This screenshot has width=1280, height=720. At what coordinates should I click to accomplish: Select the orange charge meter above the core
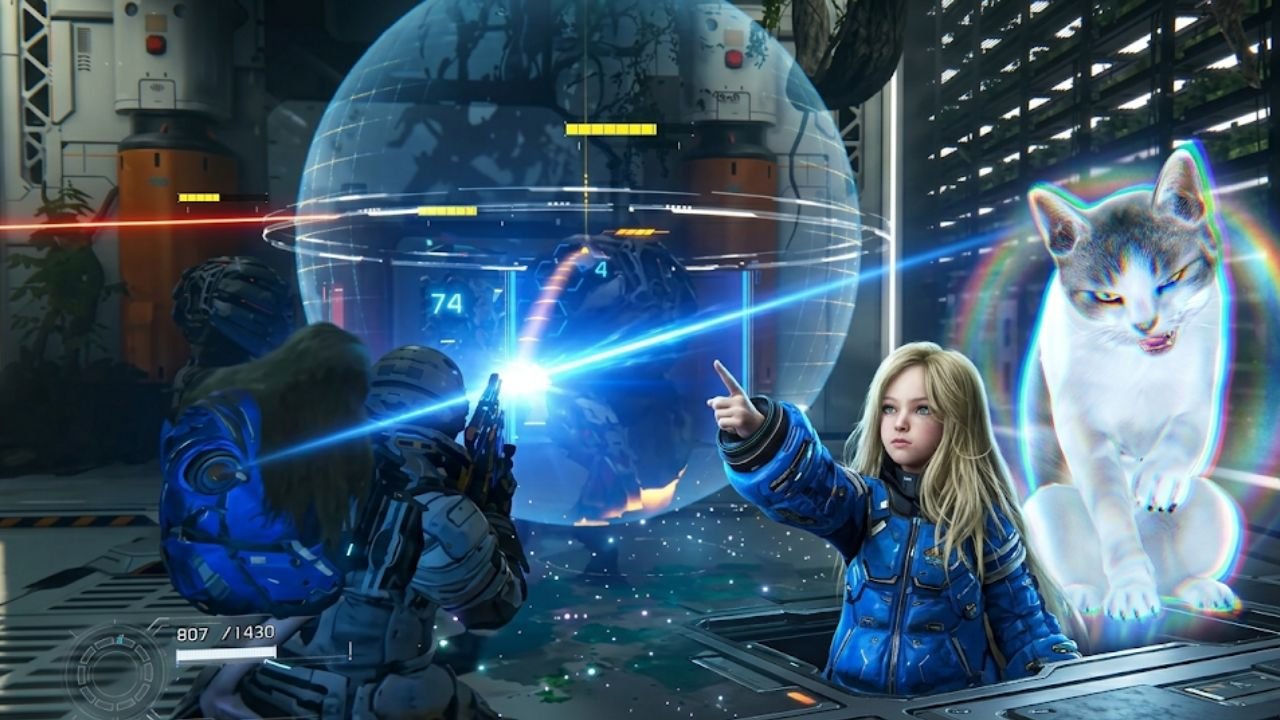click(637, 231)
